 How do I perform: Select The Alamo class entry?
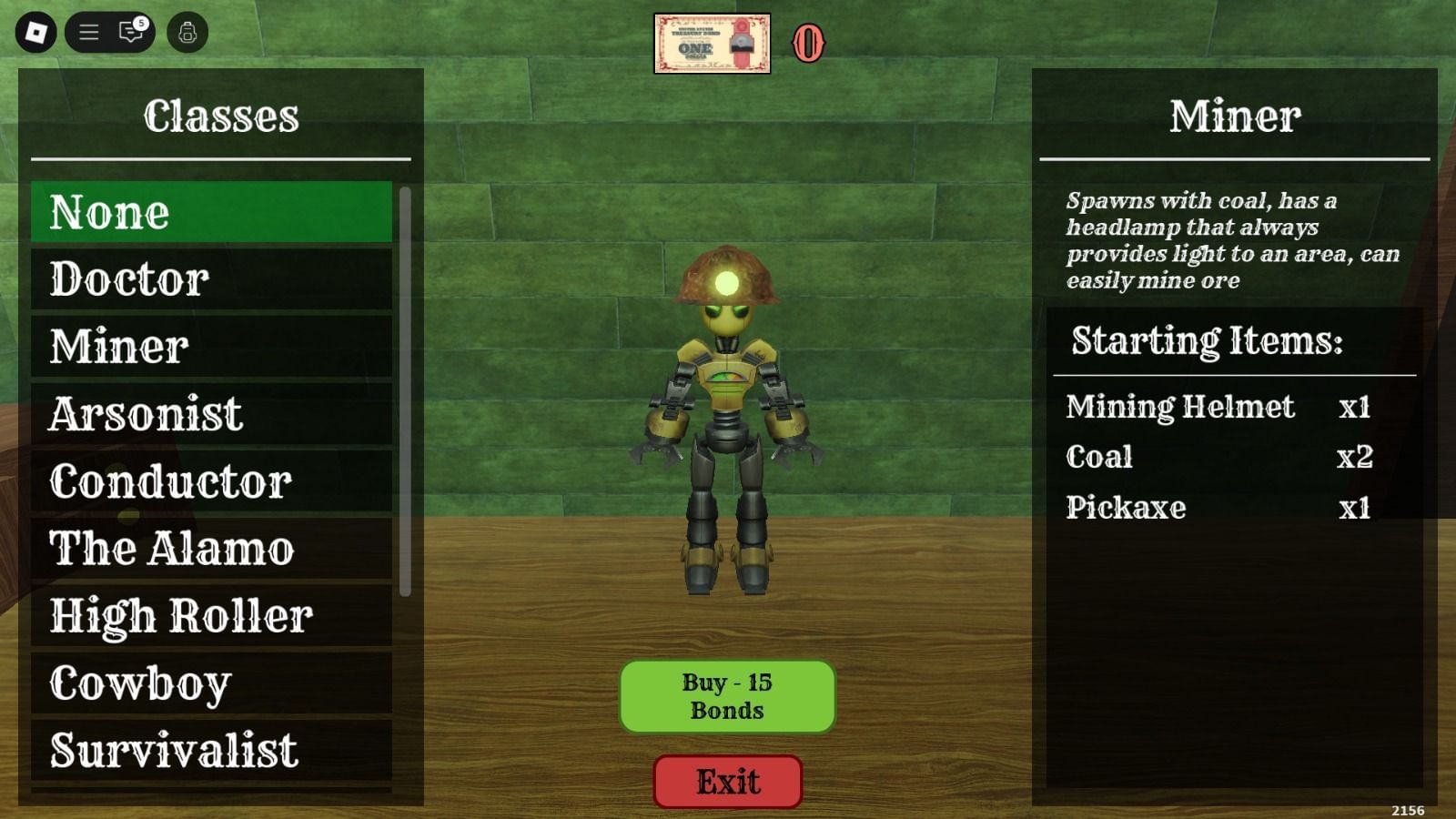click(211, 549)
